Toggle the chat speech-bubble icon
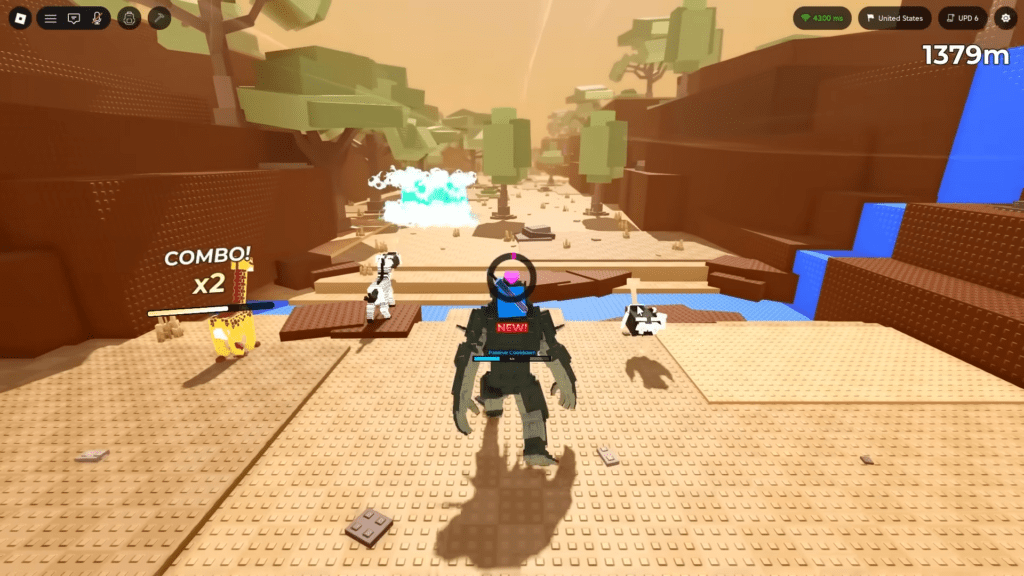 tap(74, 18)
